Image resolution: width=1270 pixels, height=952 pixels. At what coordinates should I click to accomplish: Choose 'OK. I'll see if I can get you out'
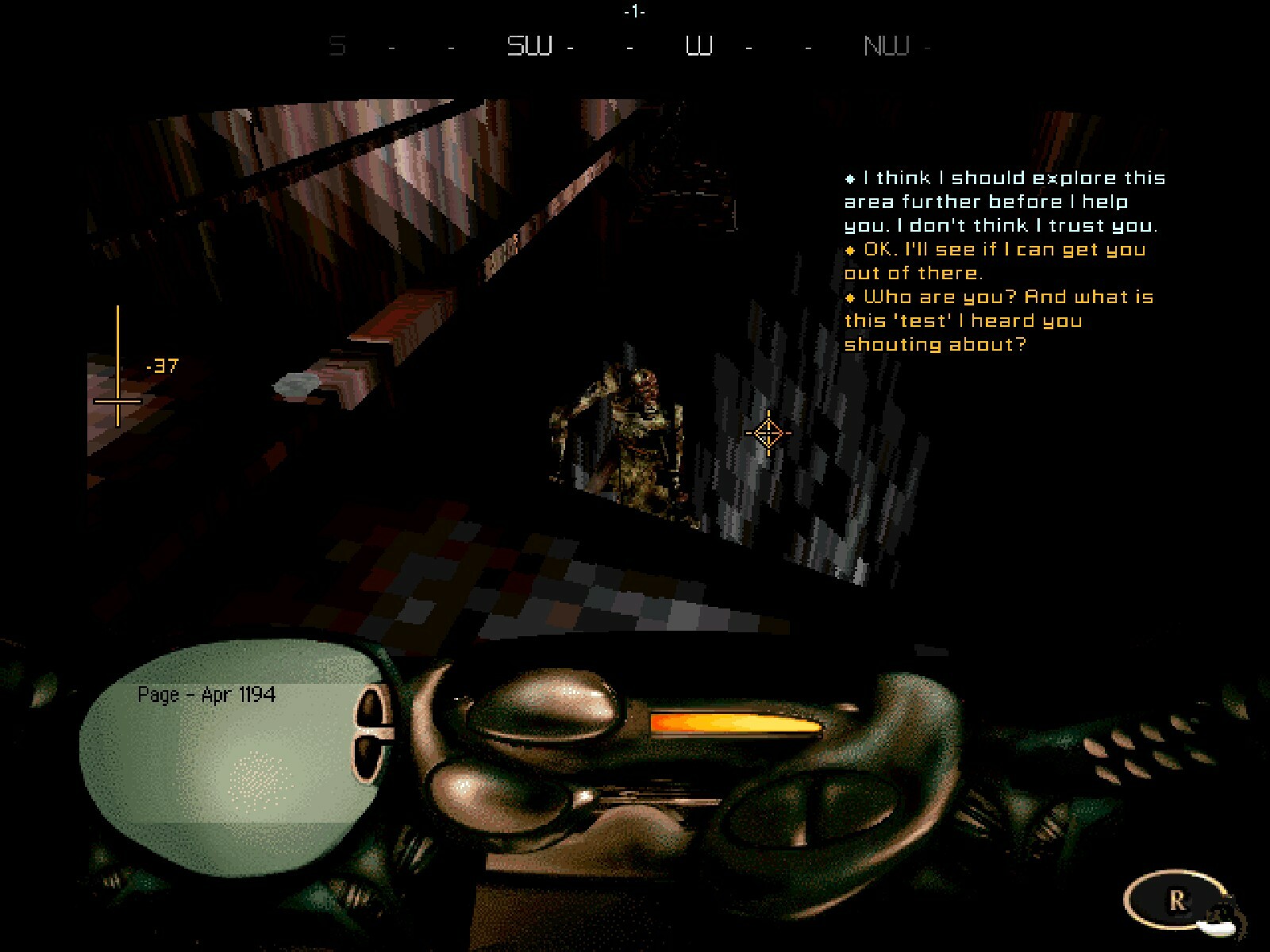(992, 260)
